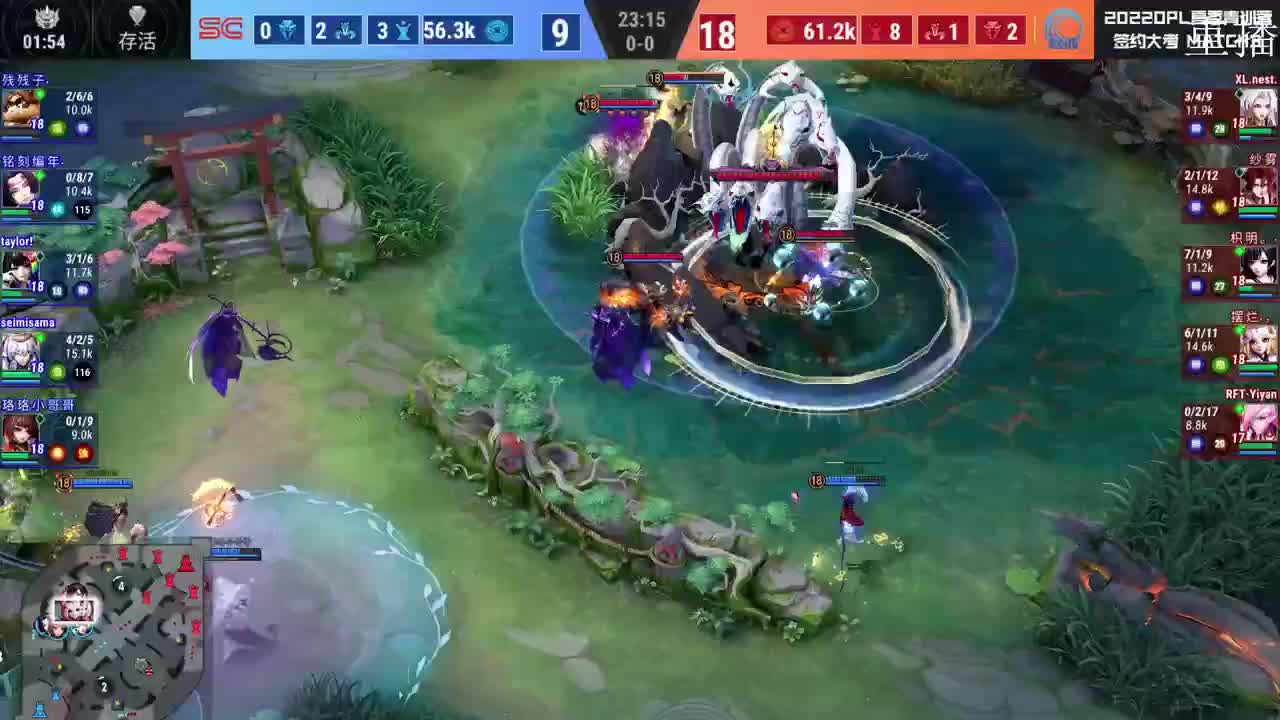Click the demon head timer icon

(45, 19)
